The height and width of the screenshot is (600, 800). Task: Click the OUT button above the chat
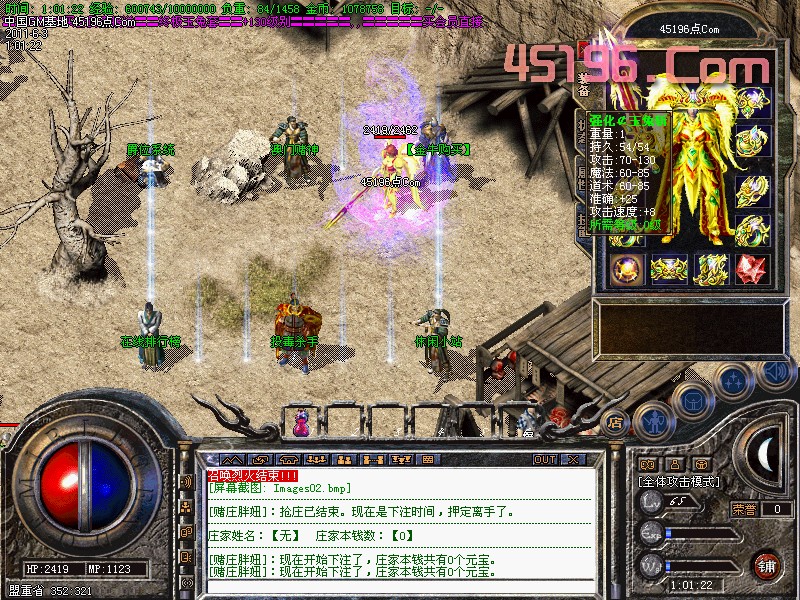[x=544, y=460]
